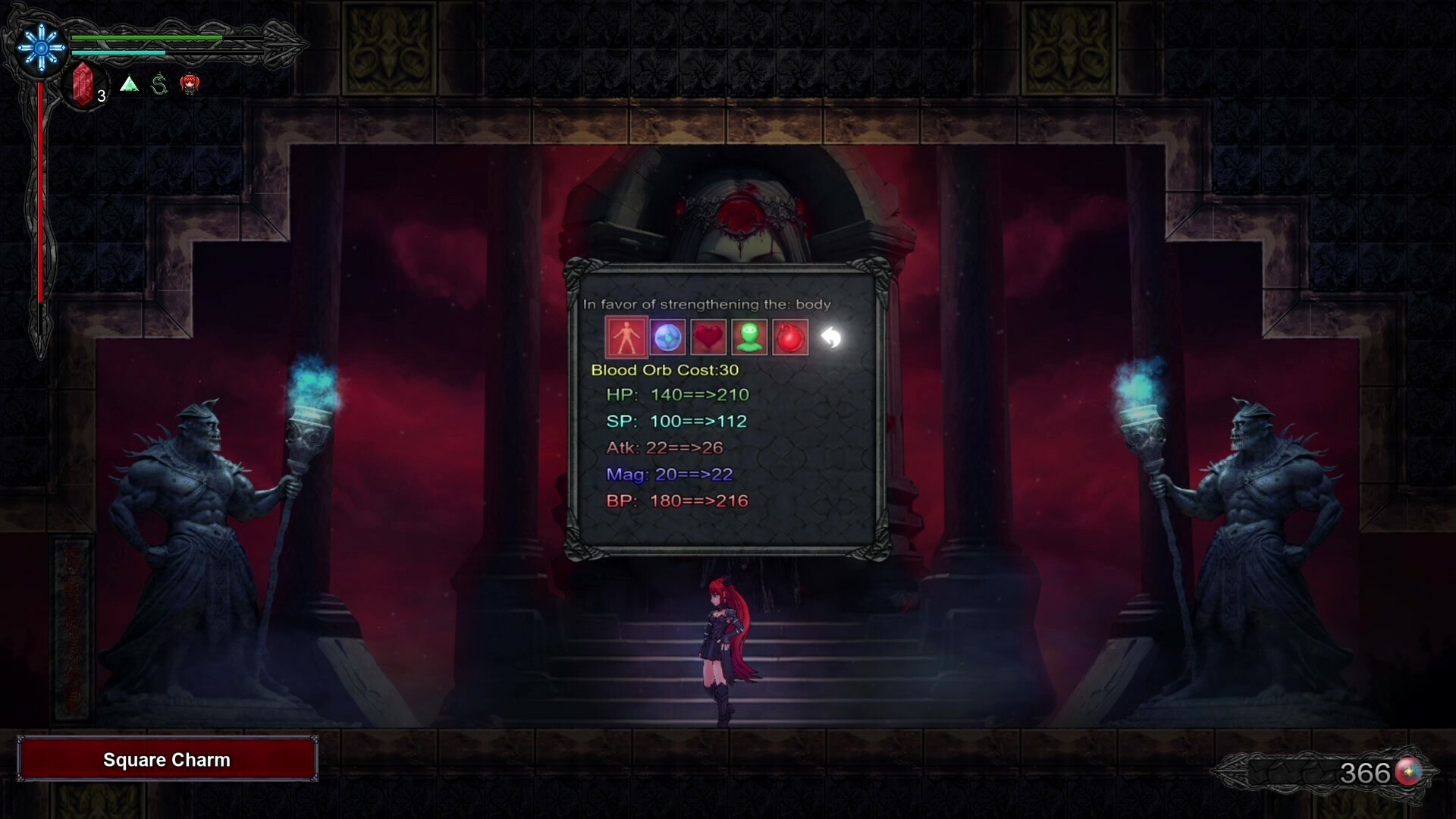Reselect the highlighted body upgrade option
1456x819 pixels.
[626, 337]
